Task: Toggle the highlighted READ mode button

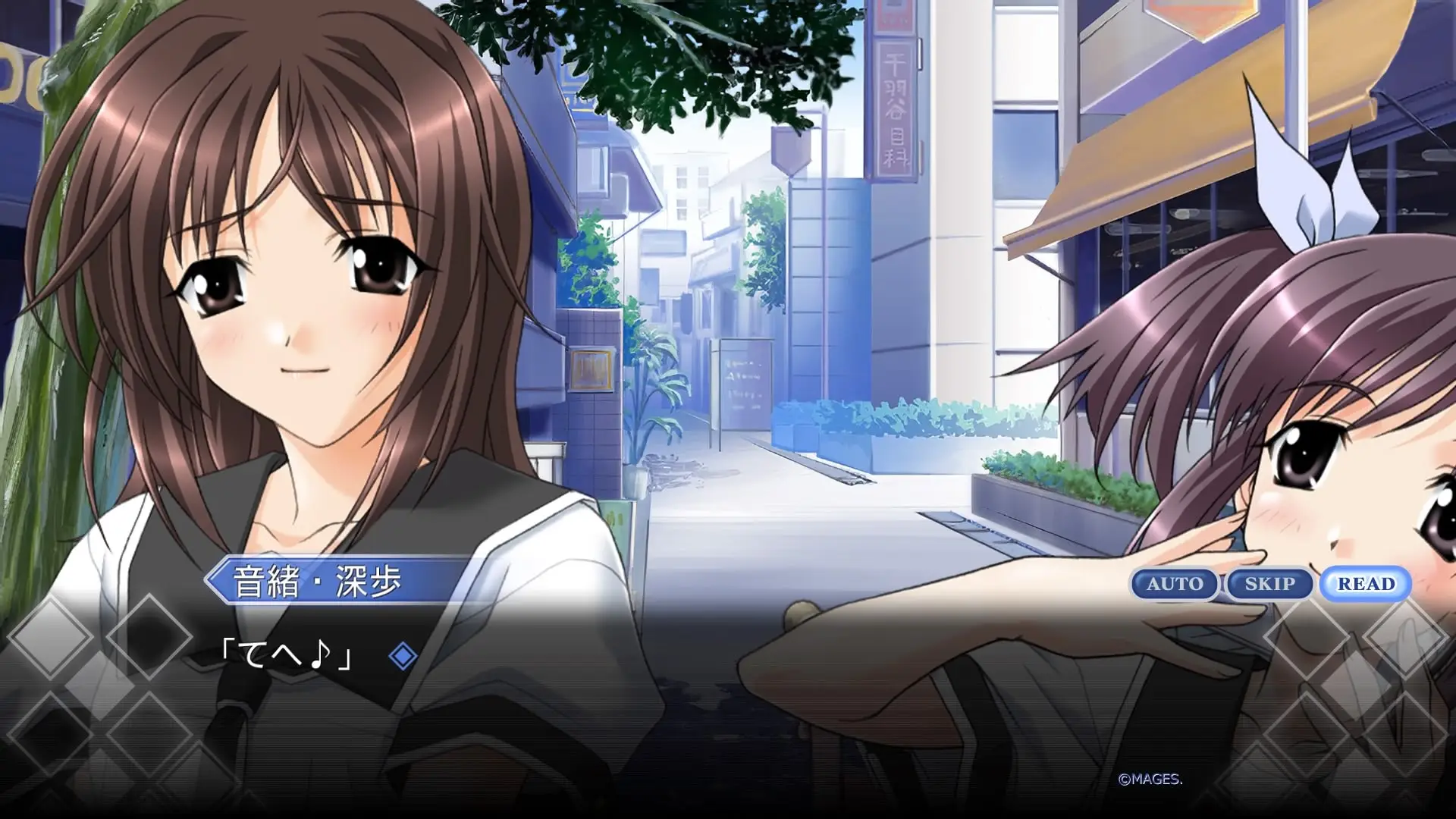Action: pyautogui.click(x=1366, y=583)
